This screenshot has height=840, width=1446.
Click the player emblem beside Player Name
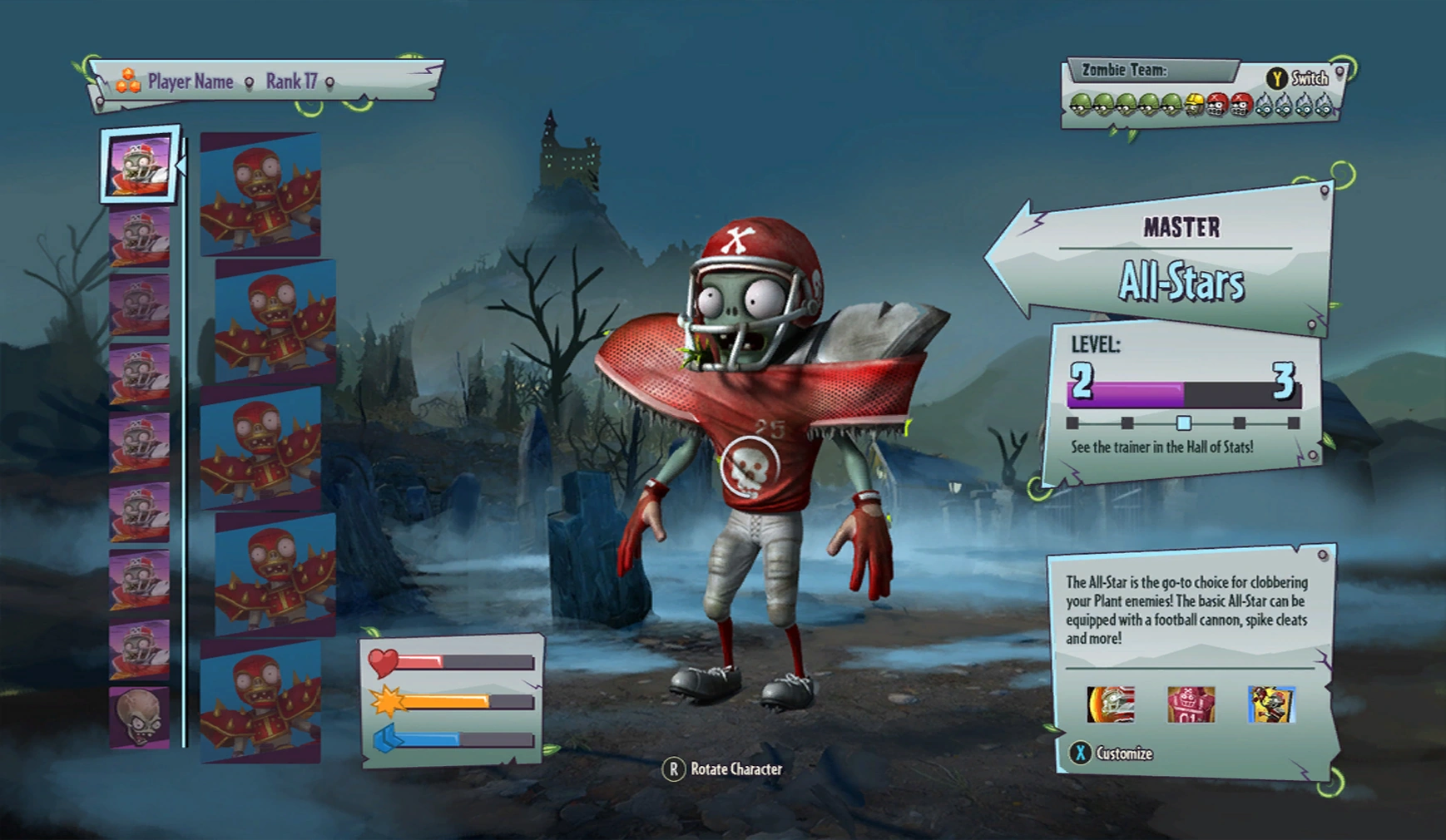(126, 81)
